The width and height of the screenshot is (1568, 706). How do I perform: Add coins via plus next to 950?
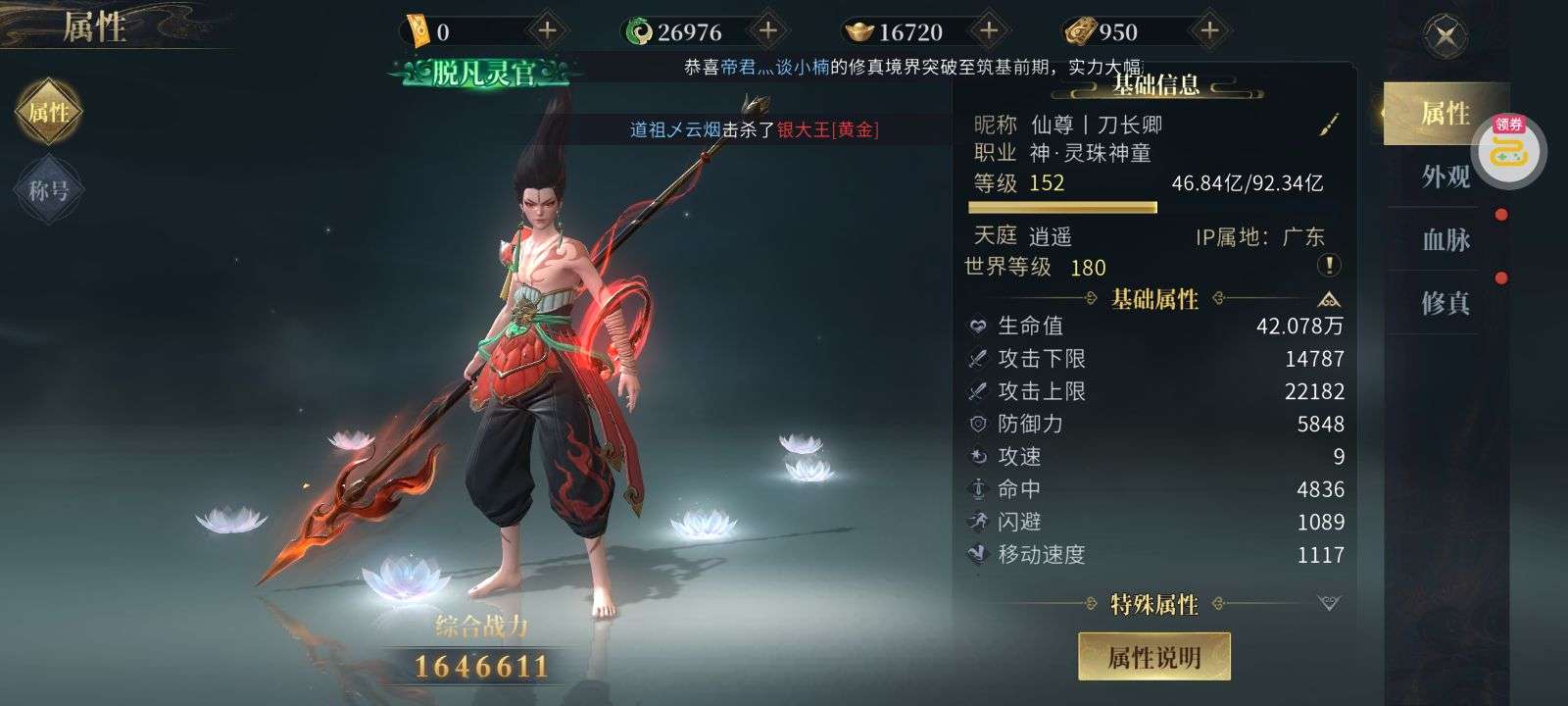pos(1209,31)
